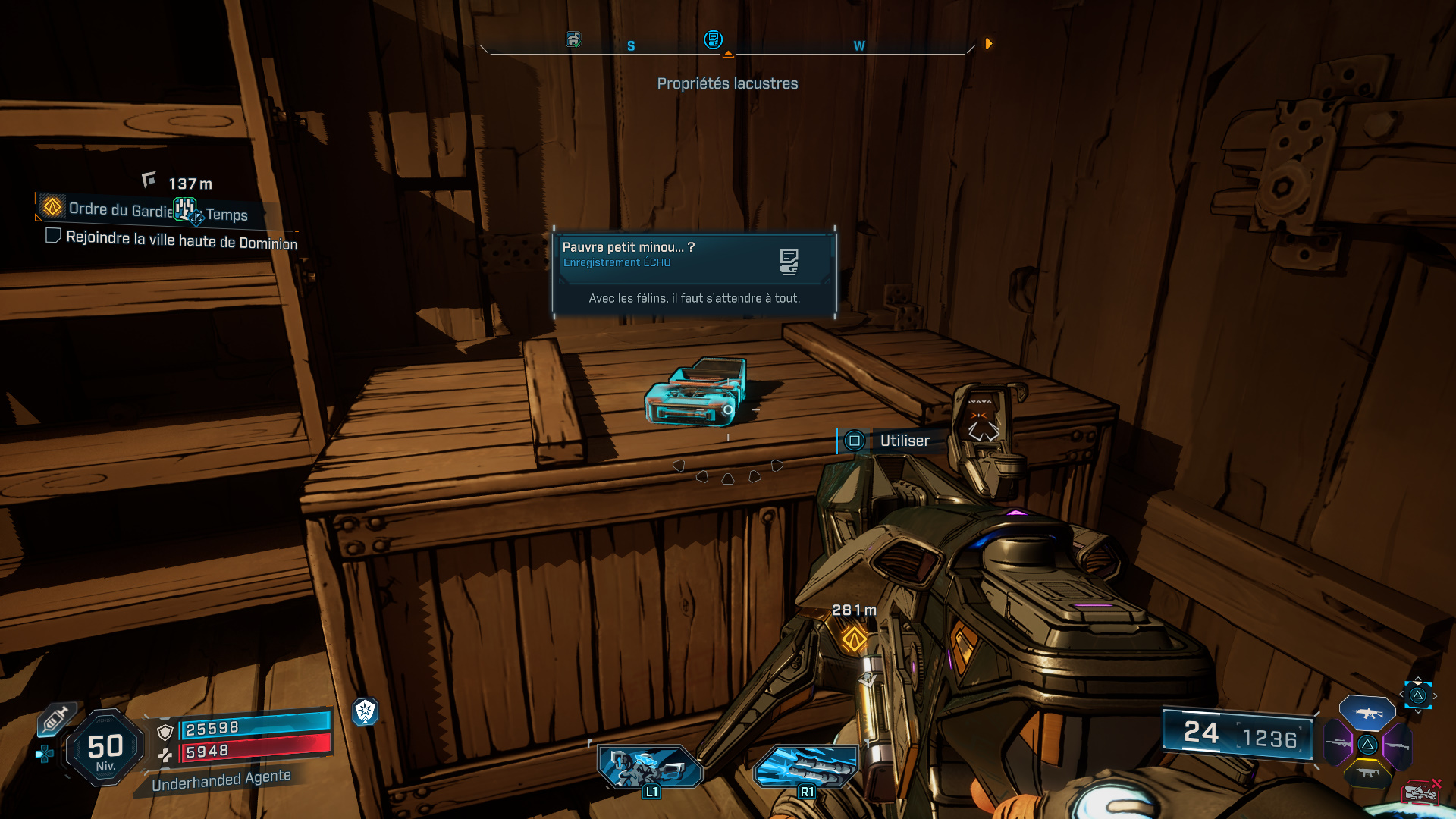Select the 'Propriétés lacustres' zone title
Screen dimensions: 1456x819
tap(727, 83)
